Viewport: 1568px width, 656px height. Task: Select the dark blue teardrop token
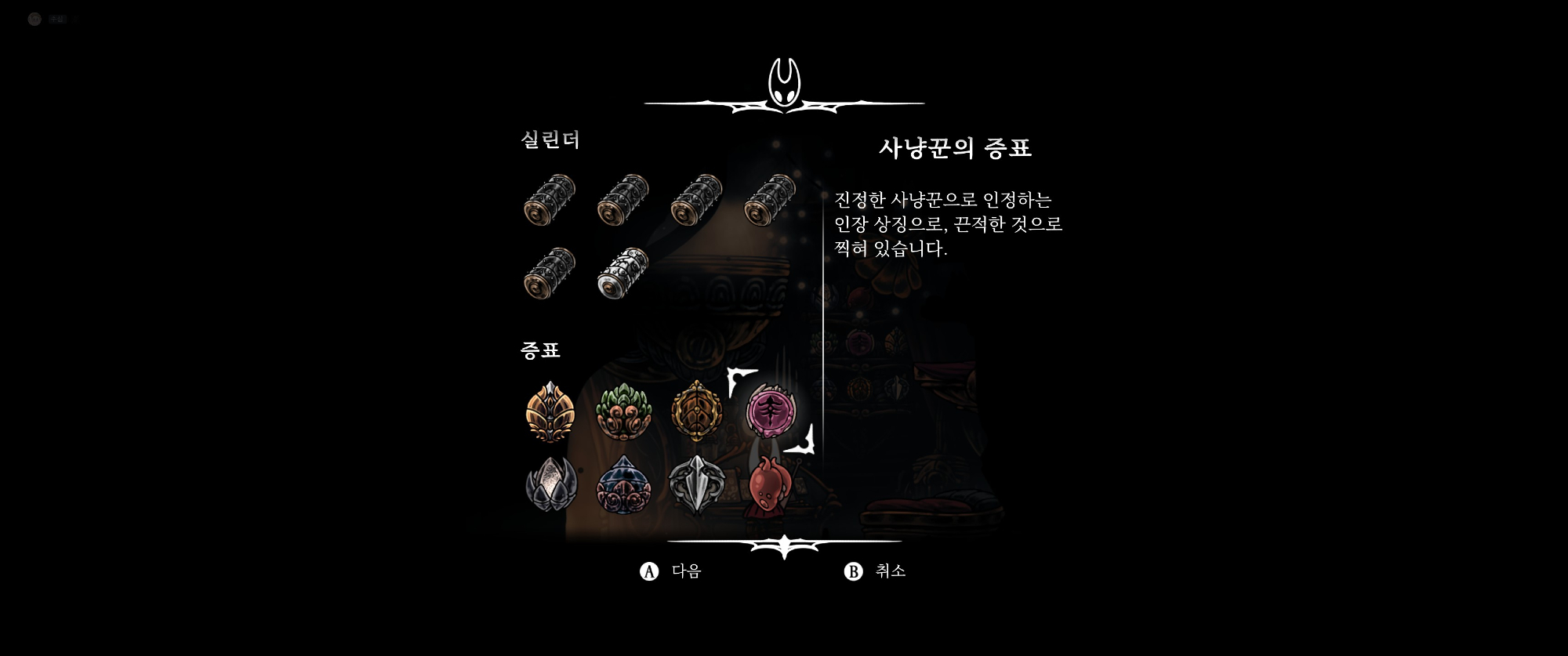pyautogui.click(x=623, y=484)
